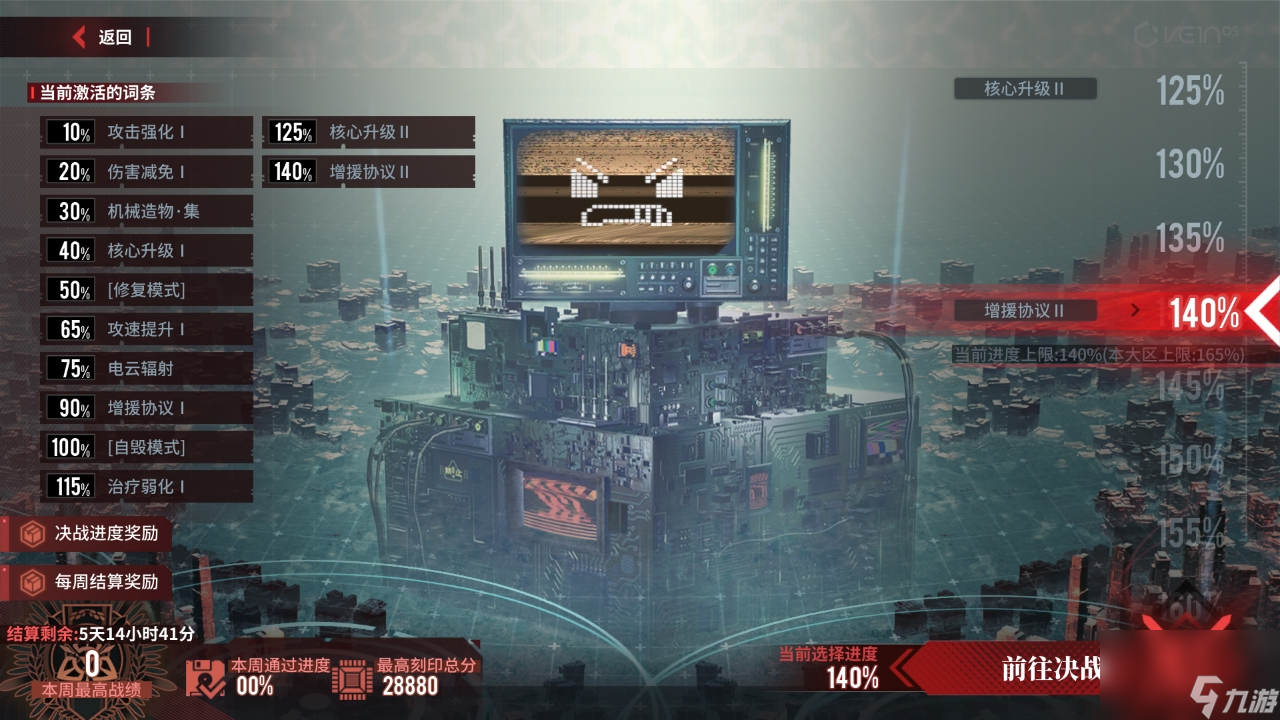Choose the 130% progress level on the scale

[x=1190, y=163]
